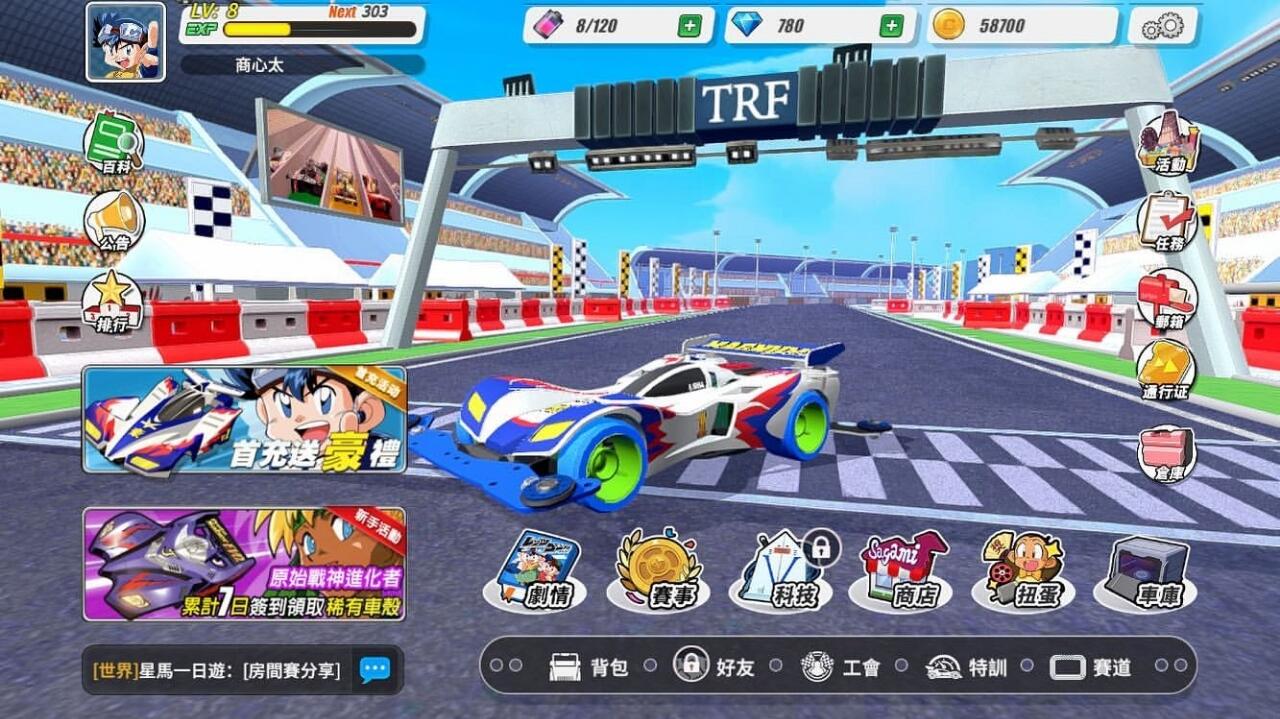Open the 扭蛋 gacha menu

(x=1023, y=571)
